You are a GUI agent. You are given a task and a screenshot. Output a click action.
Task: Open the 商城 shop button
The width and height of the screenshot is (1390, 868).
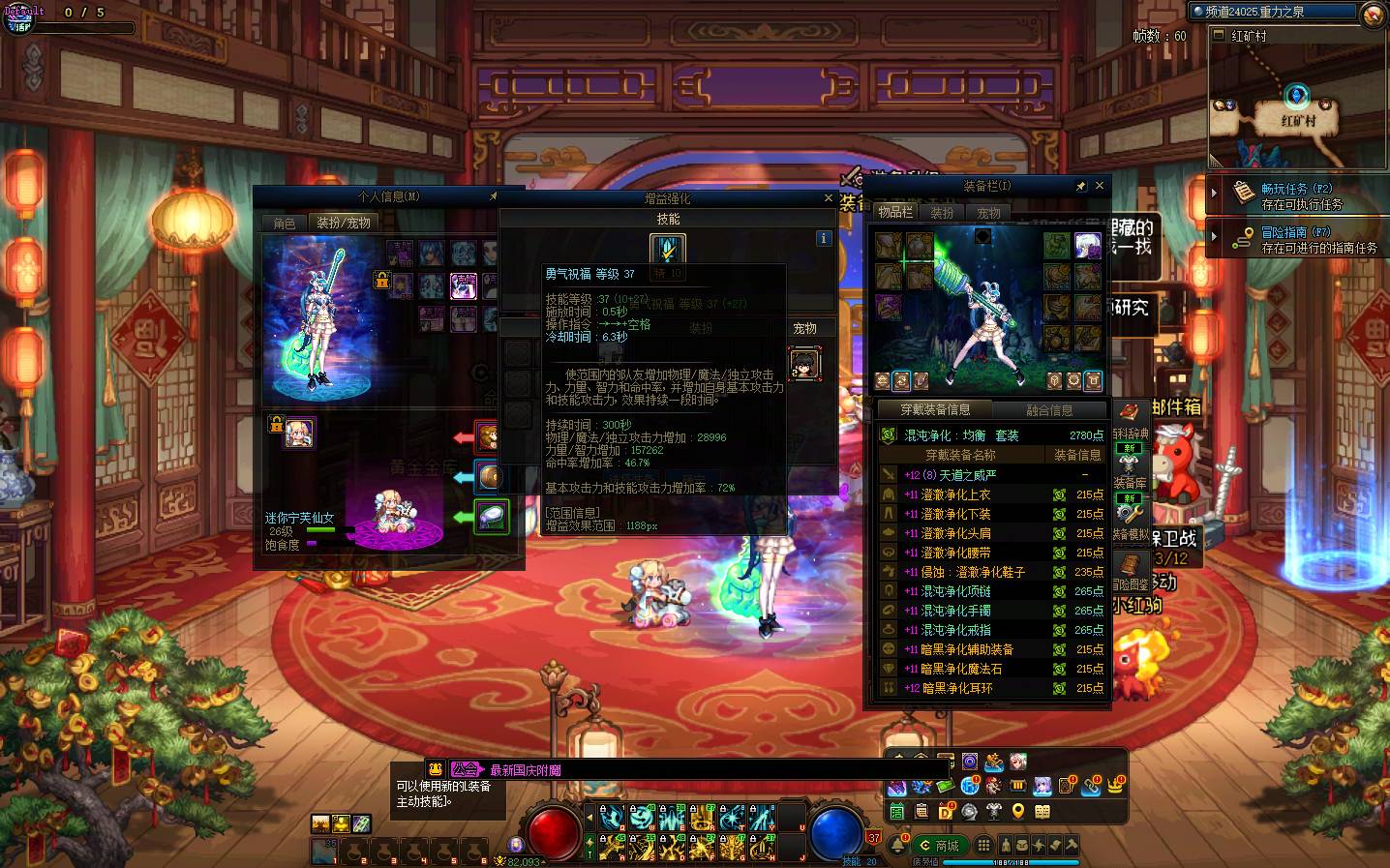tap(939, 846)
